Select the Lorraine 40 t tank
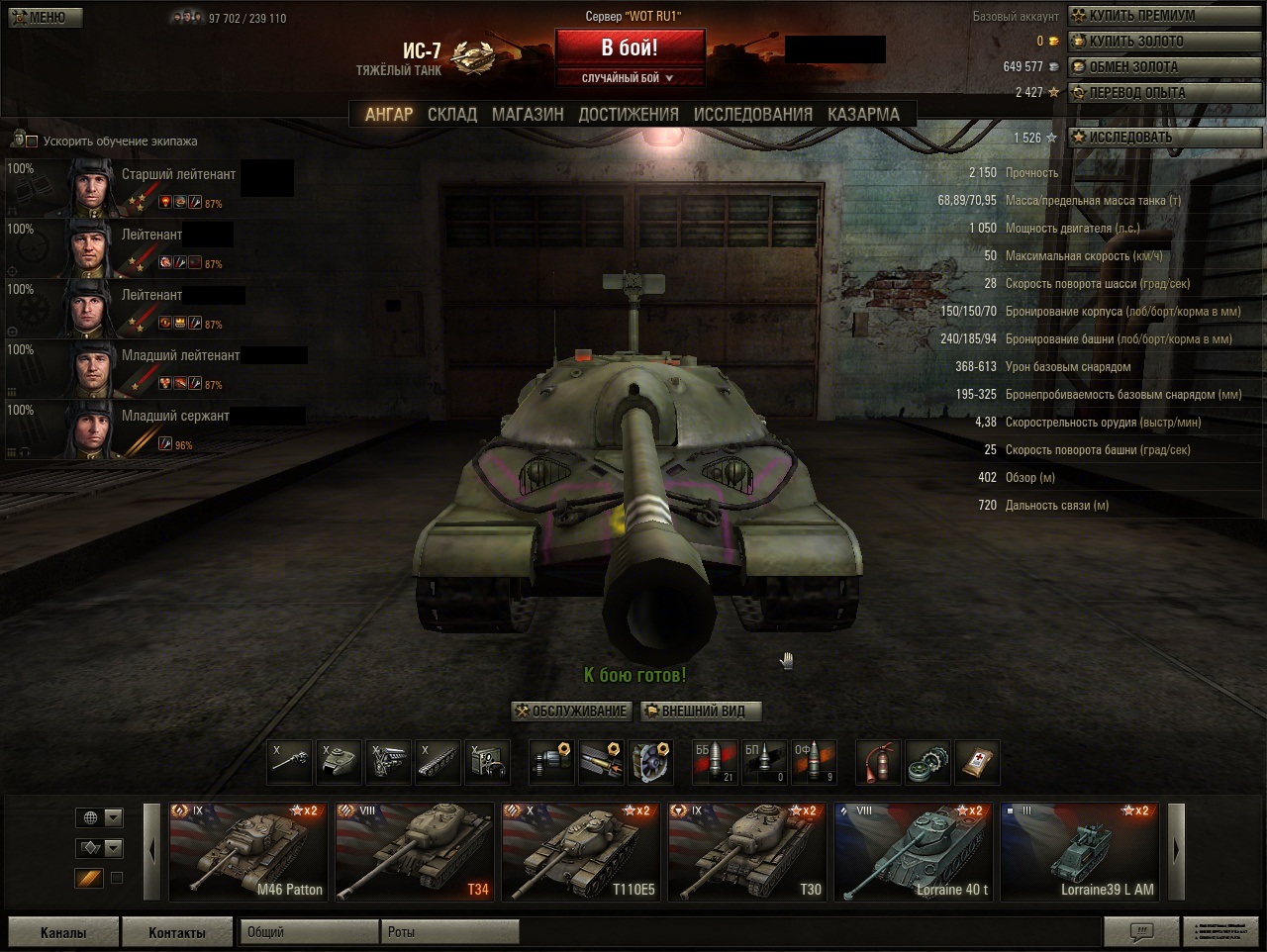This screenshot has width=1267, height=952. pos(912,851)
